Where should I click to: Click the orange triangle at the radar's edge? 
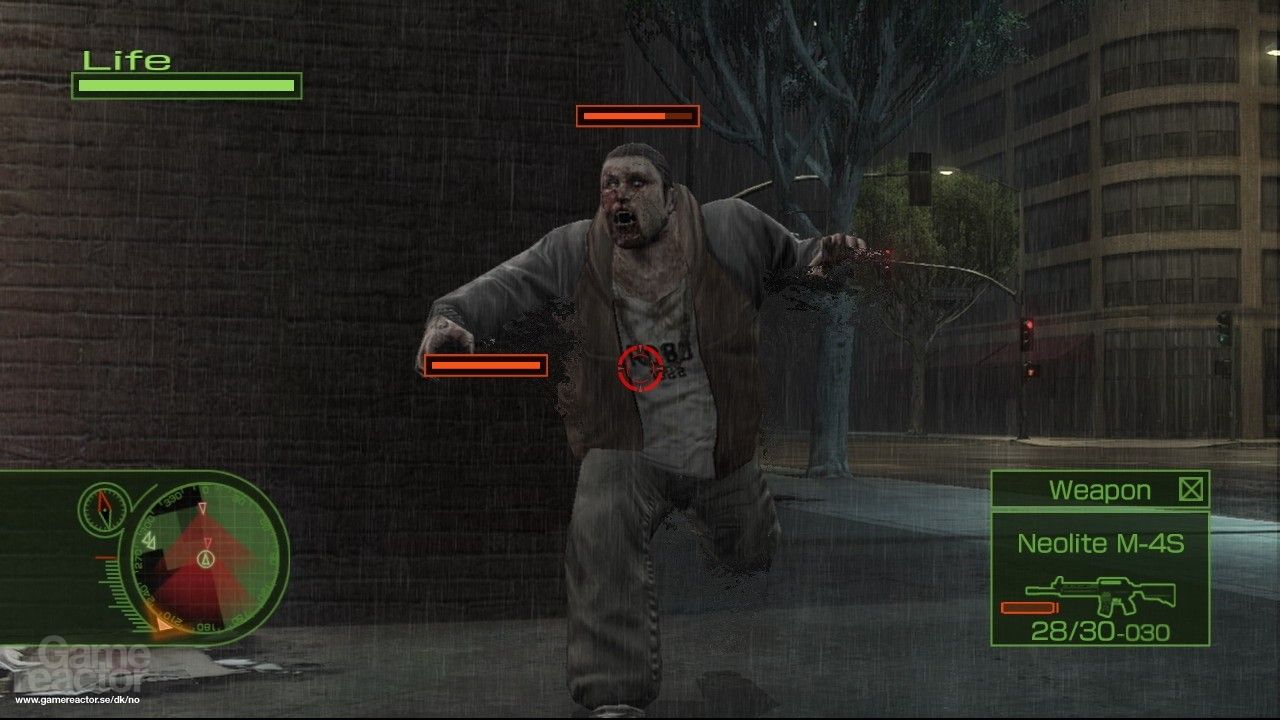pos(164,624)
